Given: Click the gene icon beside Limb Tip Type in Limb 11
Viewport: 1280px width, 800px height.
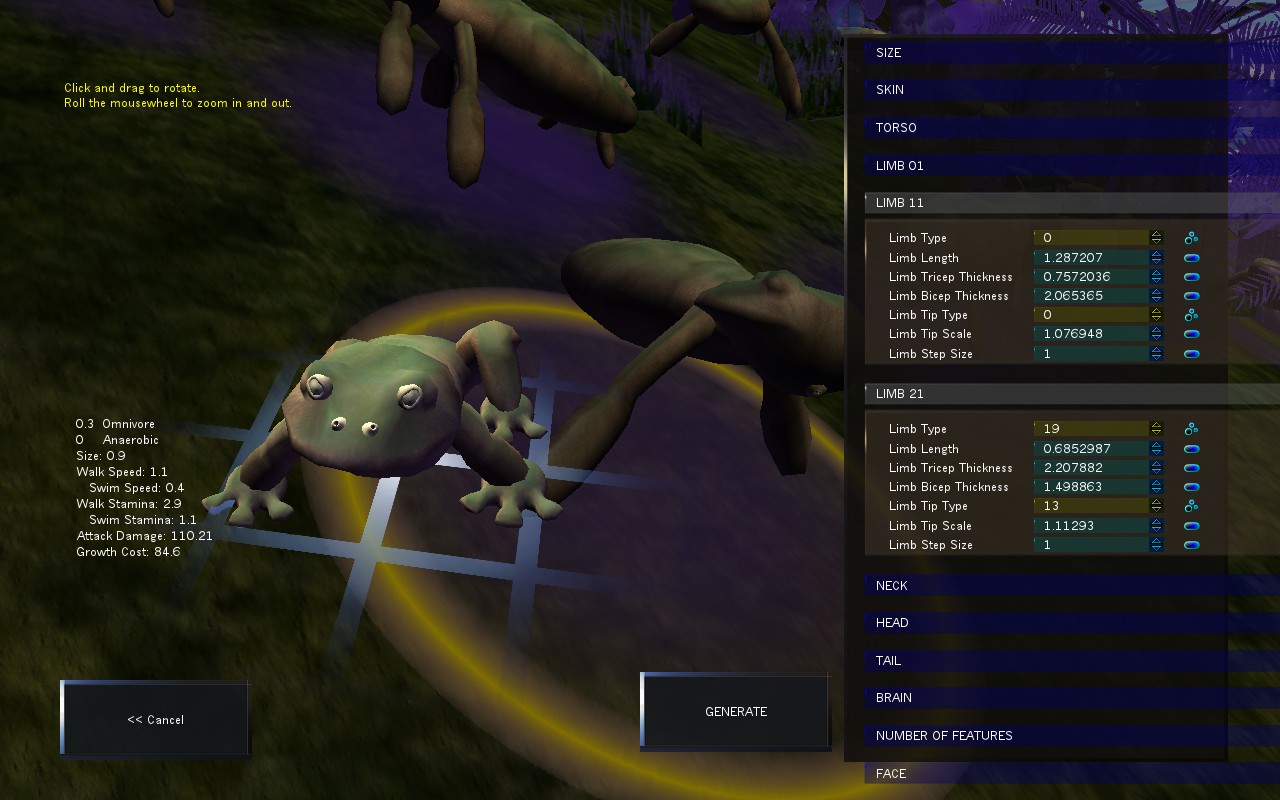Looking at the screenshot, I should [1191, 314].
